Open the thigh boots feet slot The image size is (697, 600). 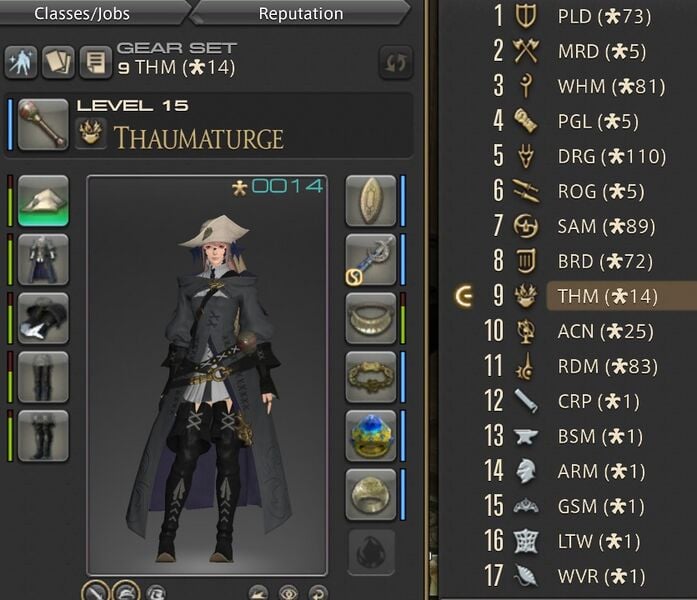(x=43, y=435)
